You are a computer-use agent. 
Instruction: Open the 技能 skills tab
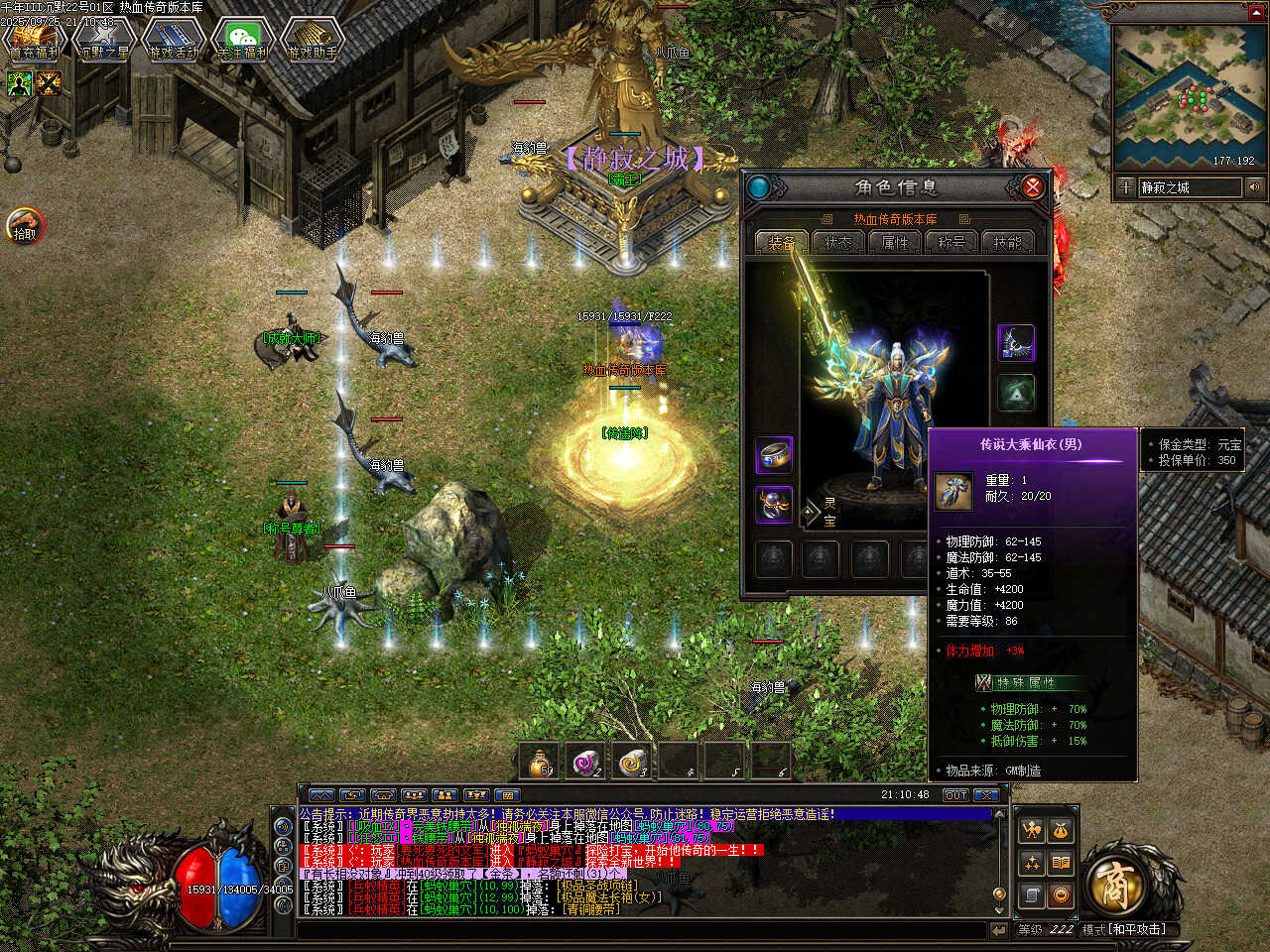coord(1008,242)
